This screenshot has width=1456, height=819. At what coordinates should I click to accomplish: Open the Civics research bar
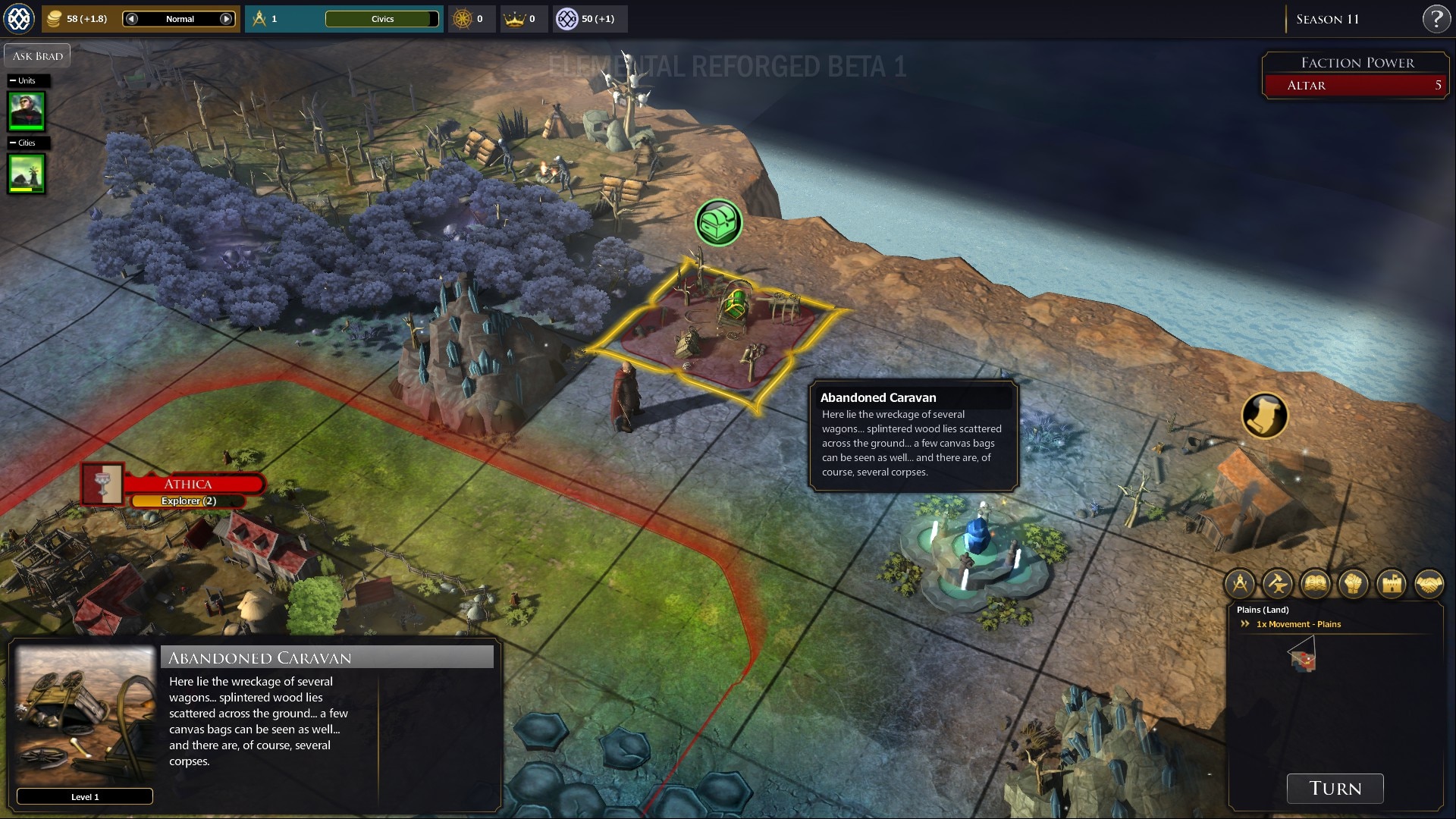[x=382, y=19]
